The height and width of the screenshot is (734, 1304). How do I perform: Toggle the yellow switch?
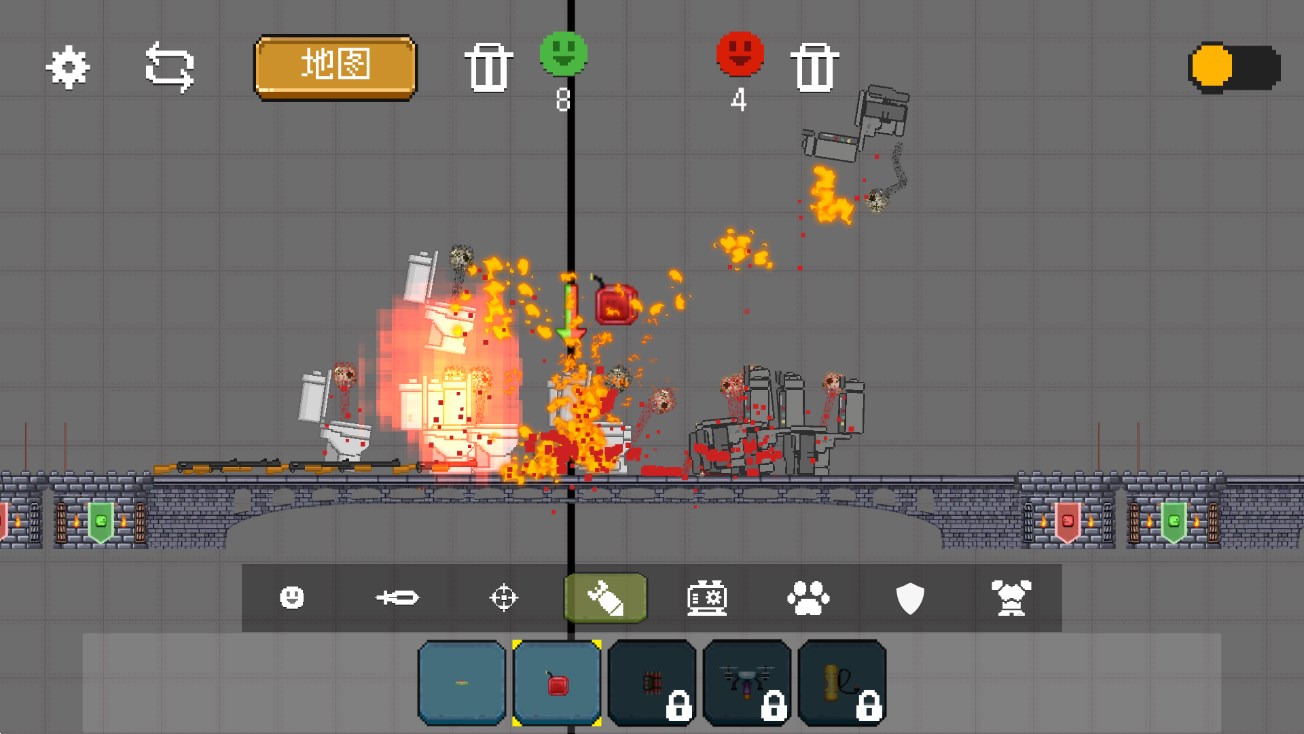[x=1234, y=67]
